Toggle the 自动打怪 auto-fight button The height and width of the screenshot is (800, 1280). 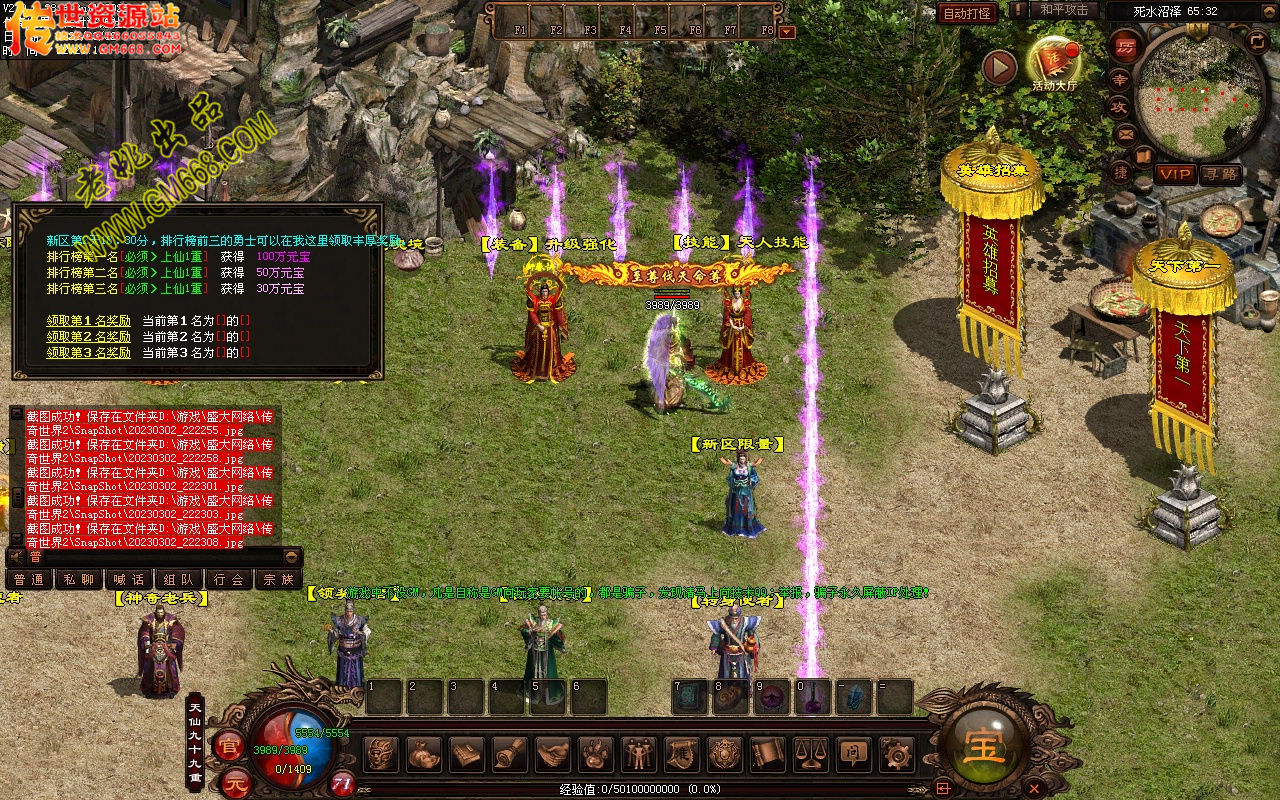tap(967, 13)
